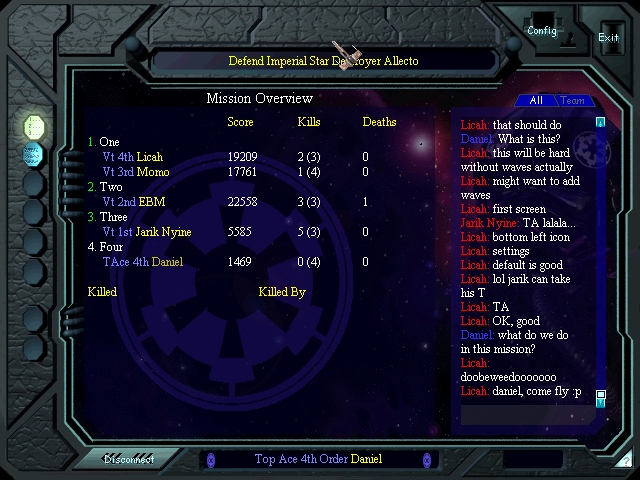Select player EBM in team Two

coord(151,202)
